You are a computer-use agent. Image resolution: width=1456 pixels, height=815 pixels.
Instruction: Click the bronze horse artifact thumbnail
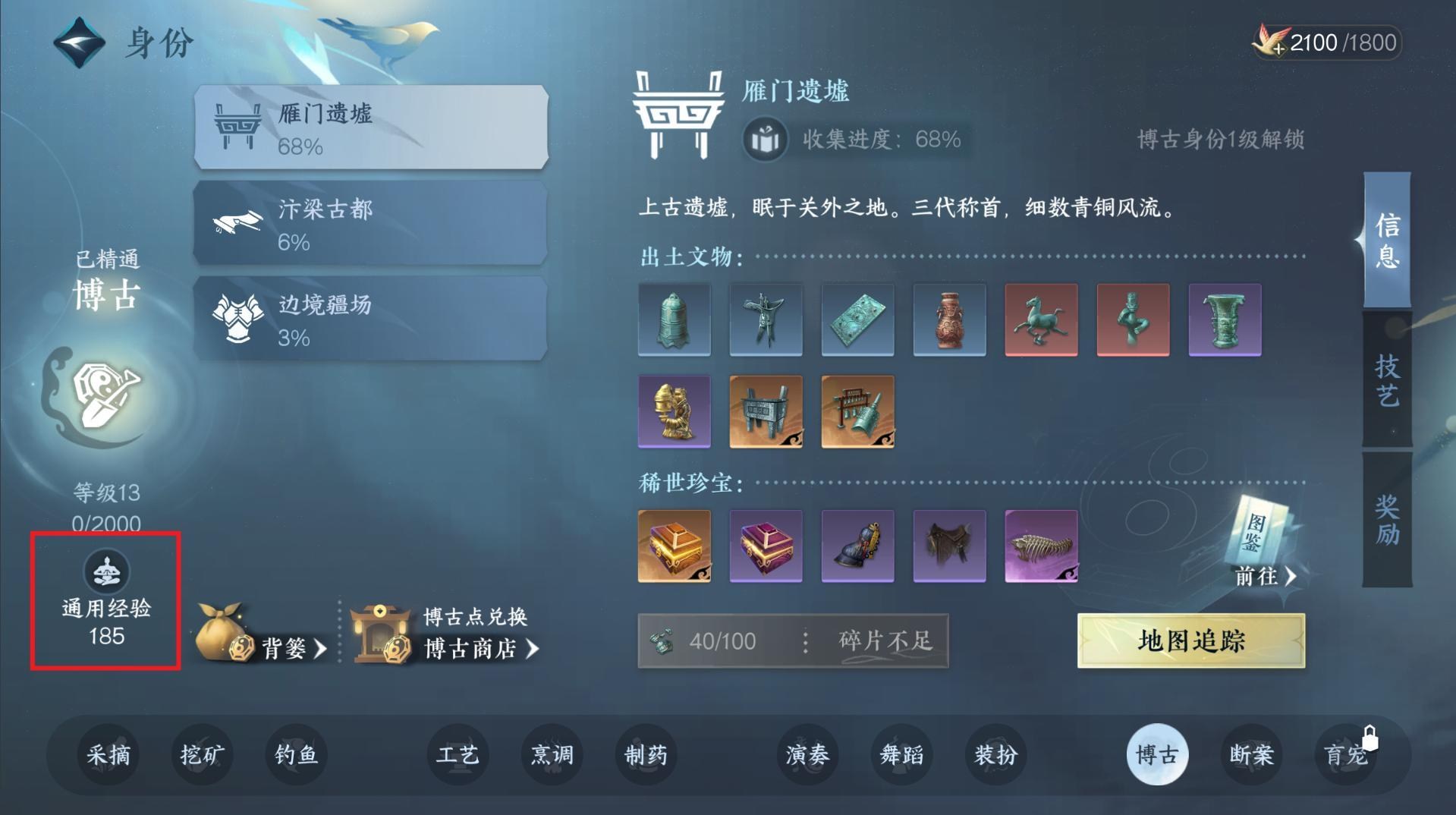[1040, 319]
